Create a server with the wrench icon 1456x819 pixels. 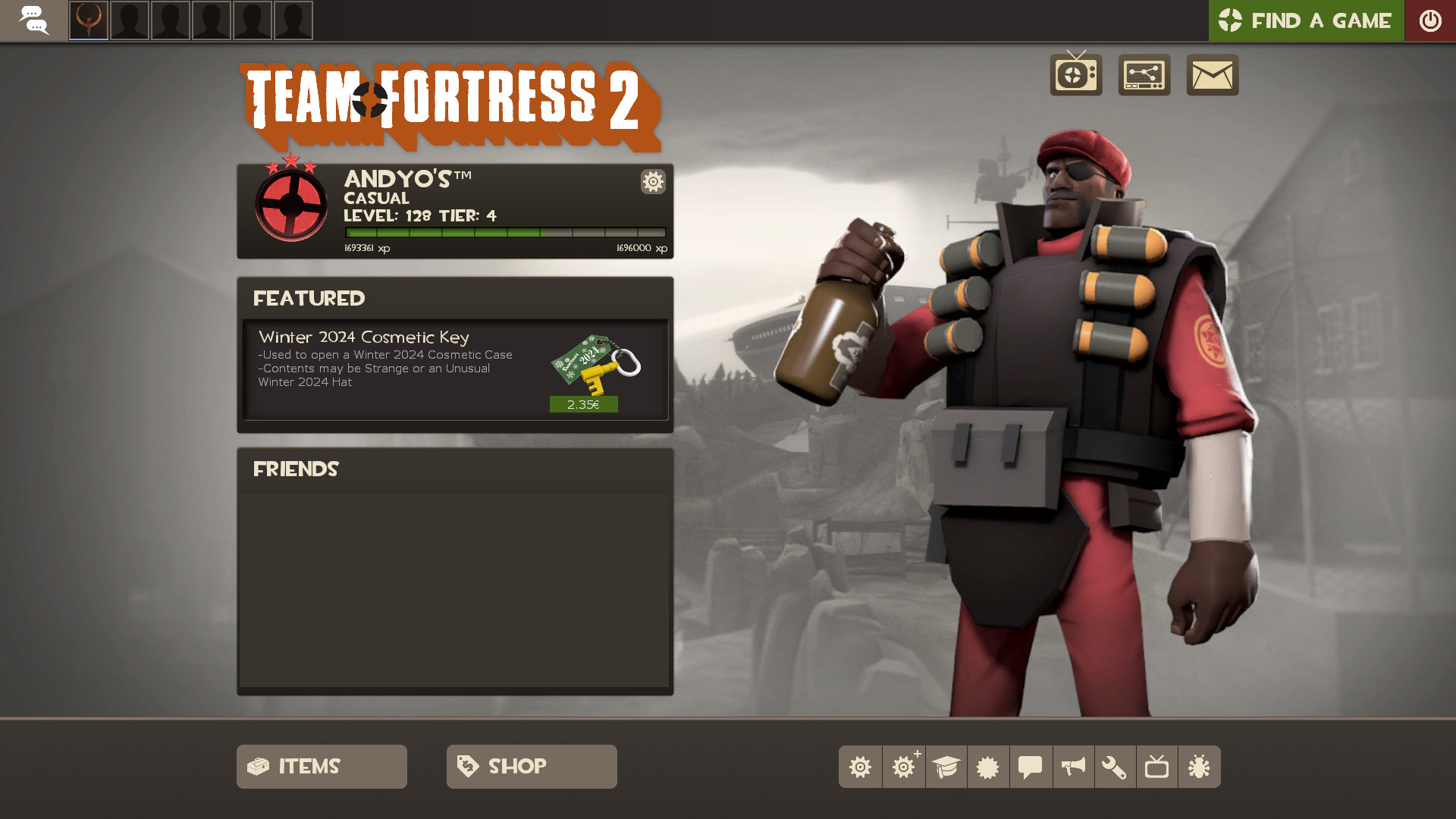click(x=1116, y=766)
